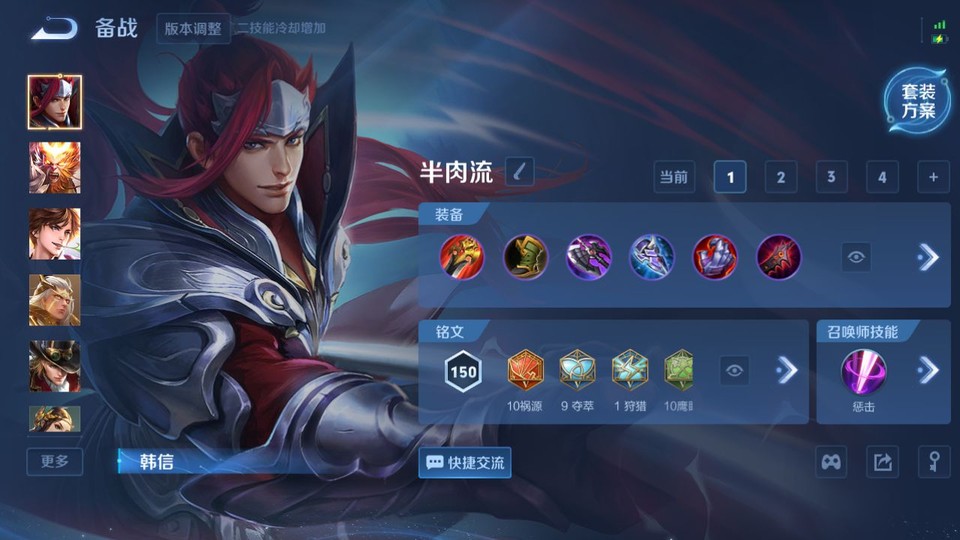The width and height of the screenshot is (960, 540).
Task: Rename the 半肉流 build with pencil icon
Action: [519, 172]
